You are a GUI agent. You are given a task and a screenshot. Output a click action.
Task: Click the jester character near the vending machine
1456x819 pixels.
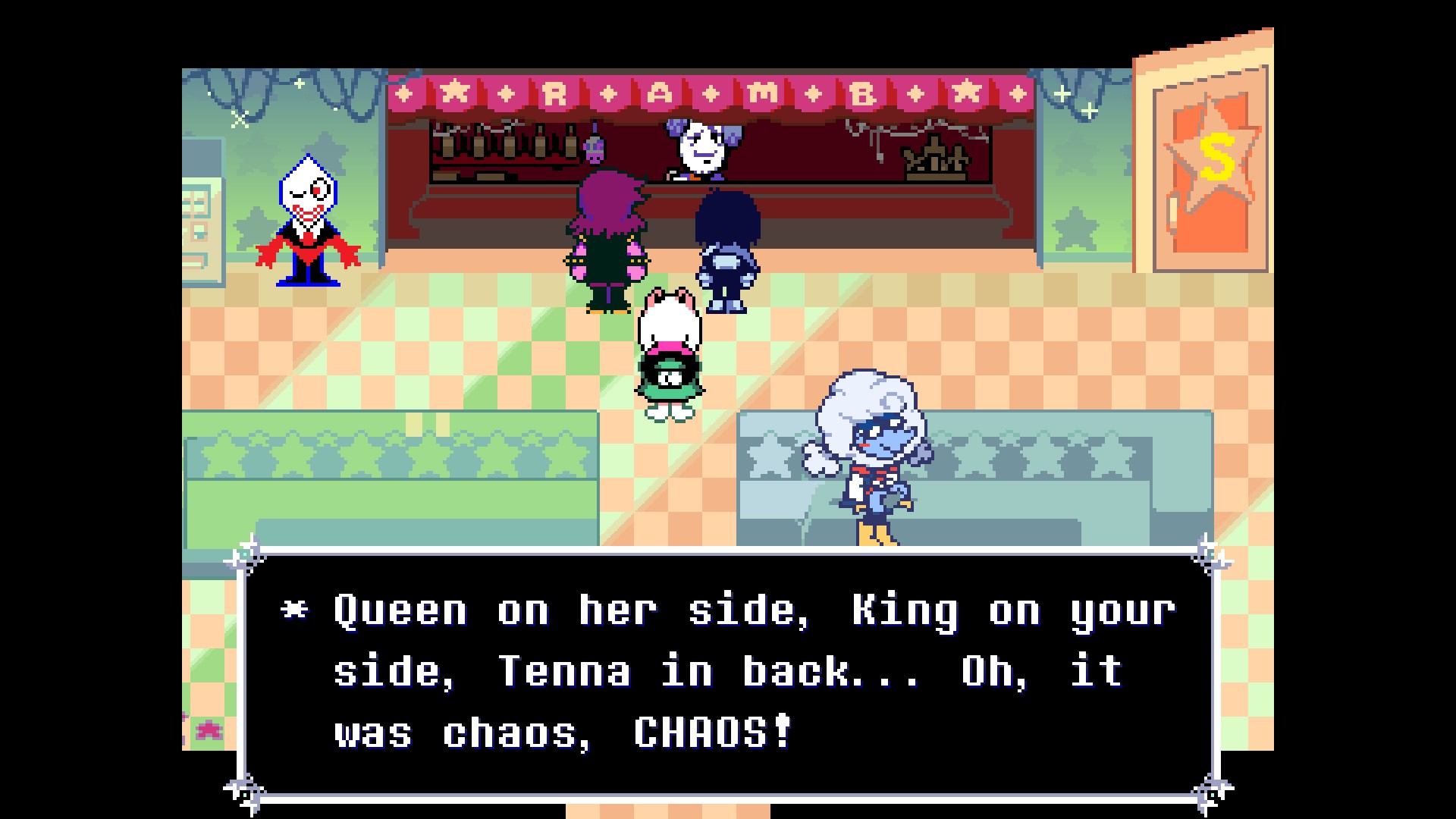tap(309, 224)
